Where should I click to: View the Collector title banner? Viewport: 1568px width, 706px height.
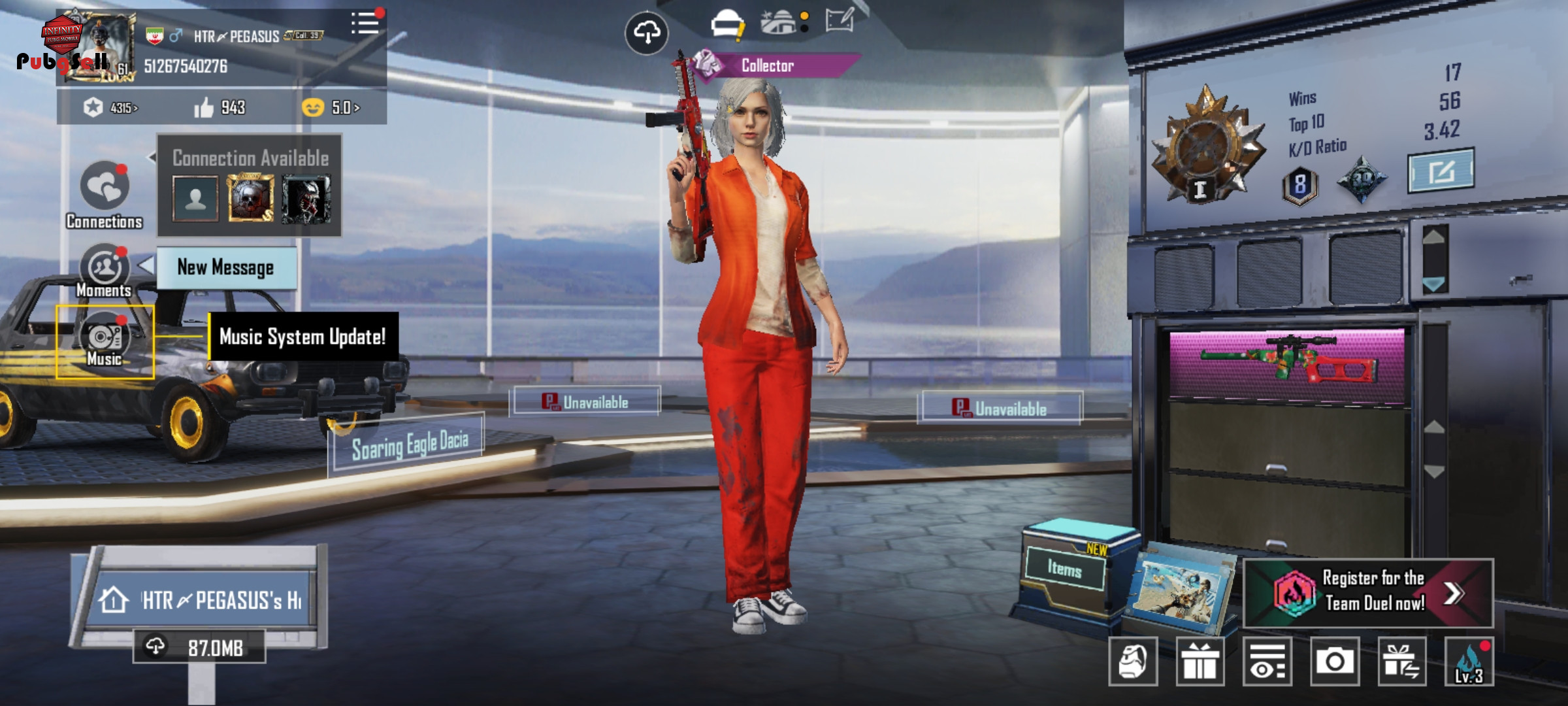click(x=767, y=65)
